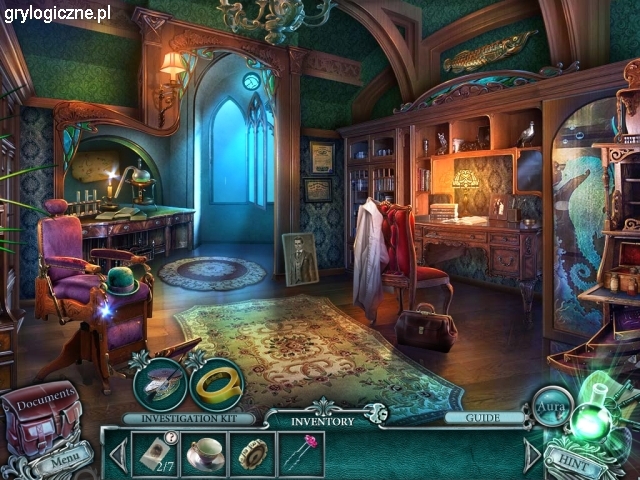Image resolution: width=640 pixels, height=480 pixels.
Task: Select the feather brush investigation tool
Action: [x=160, y=385]
